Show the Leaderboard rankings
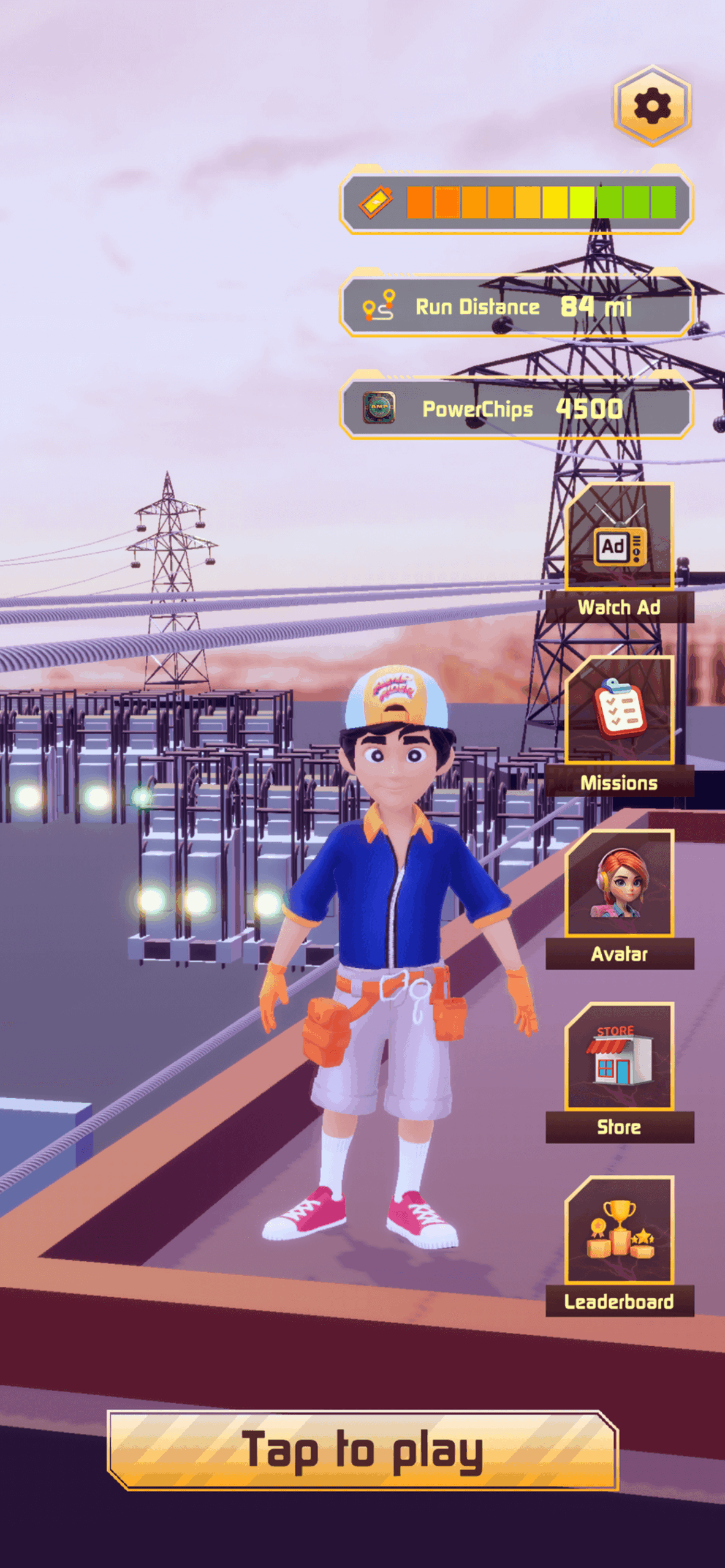This screenshot has width=725, height=1568. (619, 1246)
